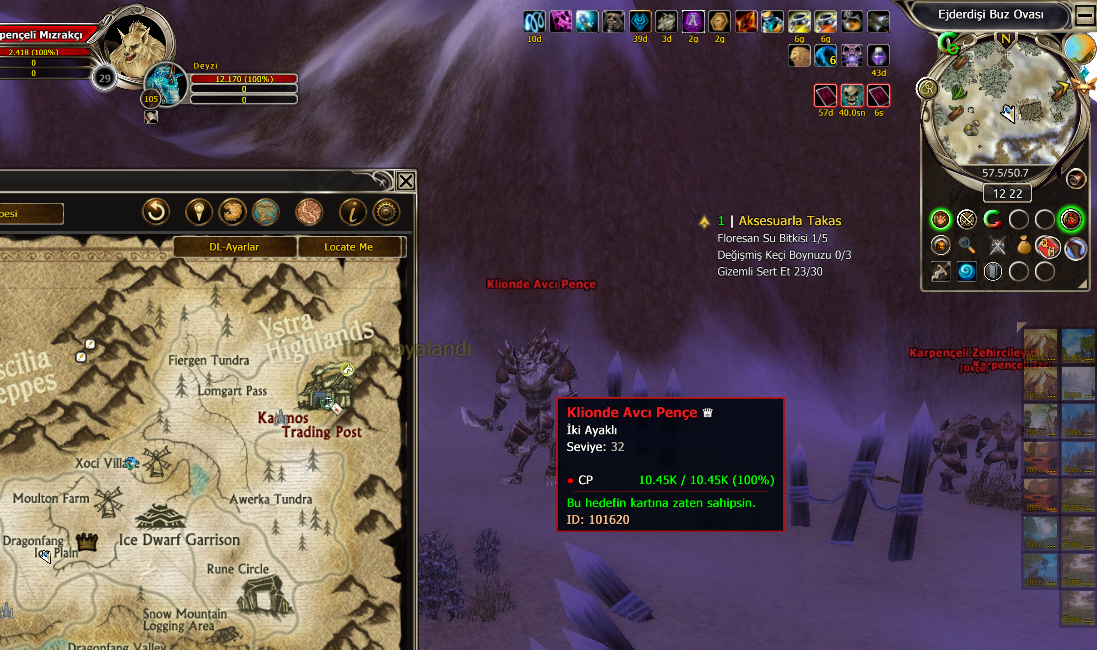
Task: Select the Deyzi pet portrait
Action: 165,83
